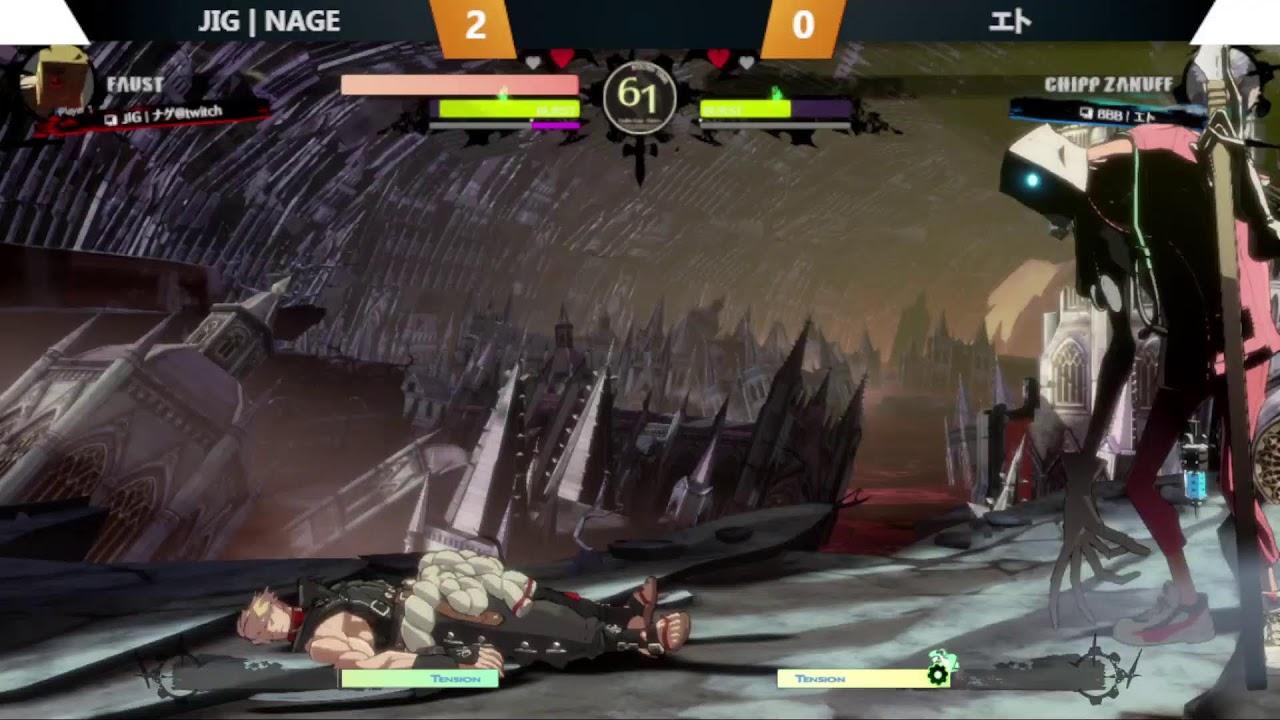Click the green flame marker on Faust's health bar
Image resolution: width=1280 pixels, height=720 pixels.
pos(504,91)
